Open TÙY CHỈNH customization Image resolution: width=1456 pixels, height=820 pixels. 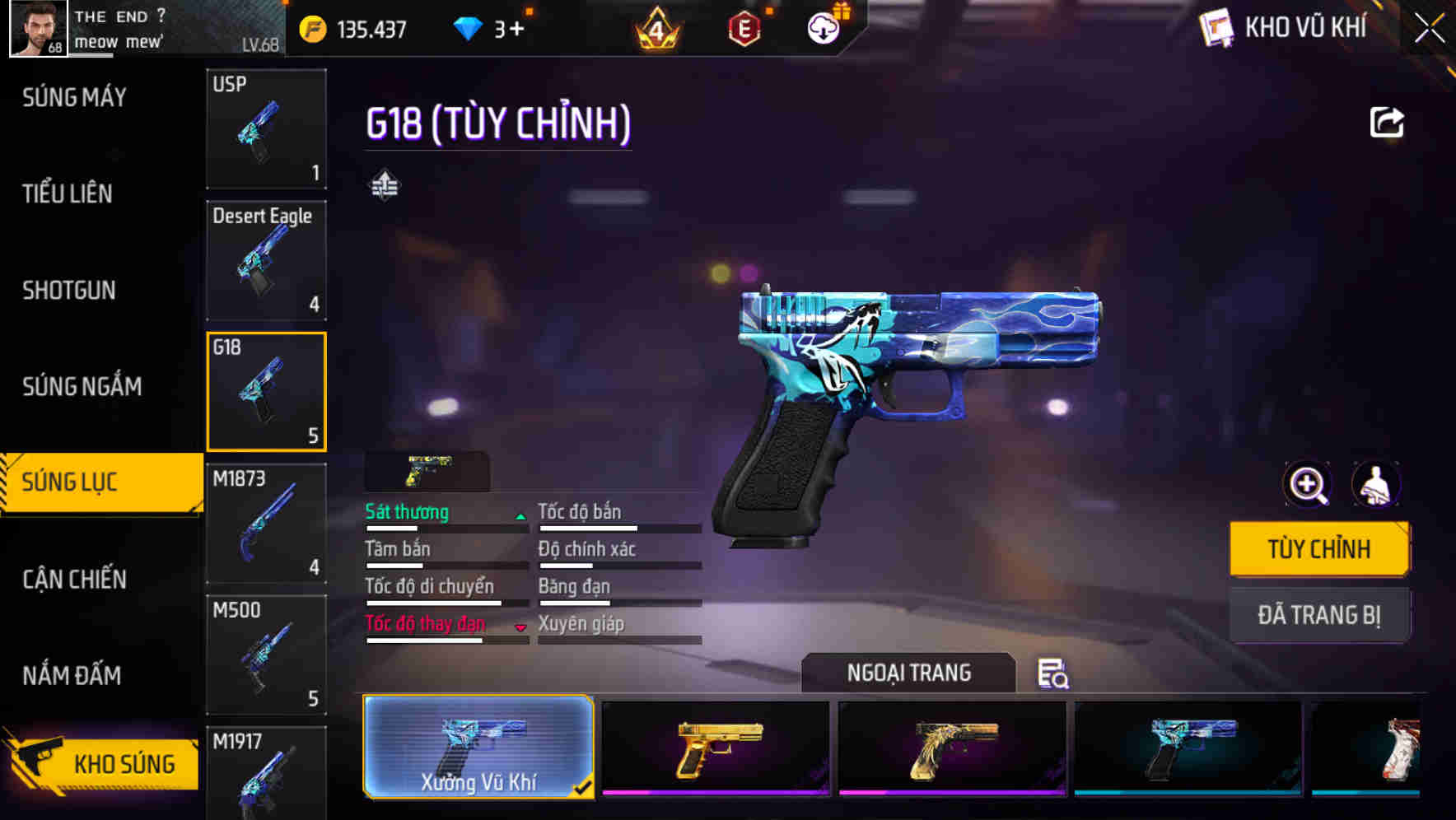point(1318,547)
